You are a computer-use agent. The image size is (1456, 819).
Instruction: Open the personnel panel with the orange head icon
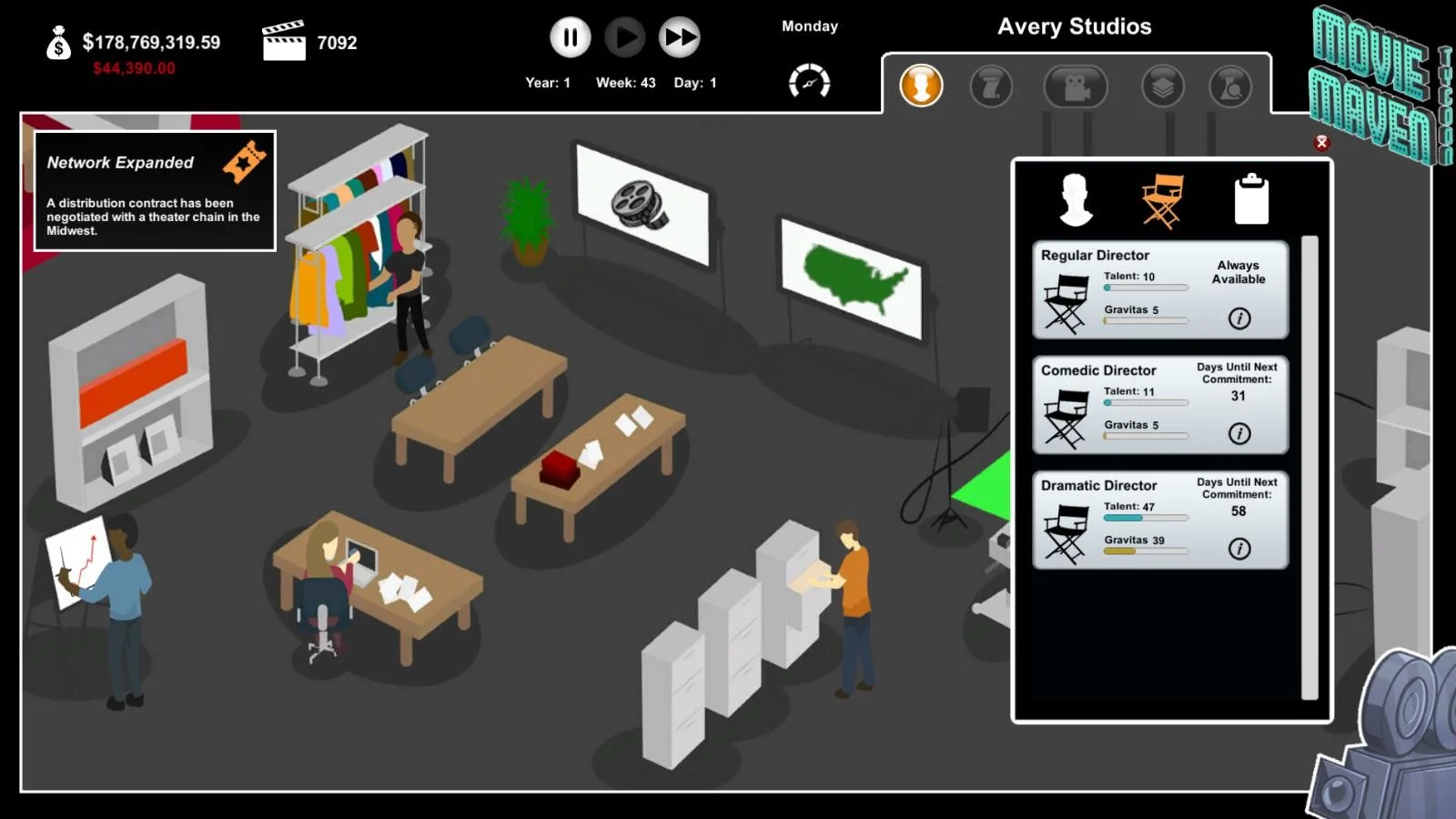[x=921, y=87]
